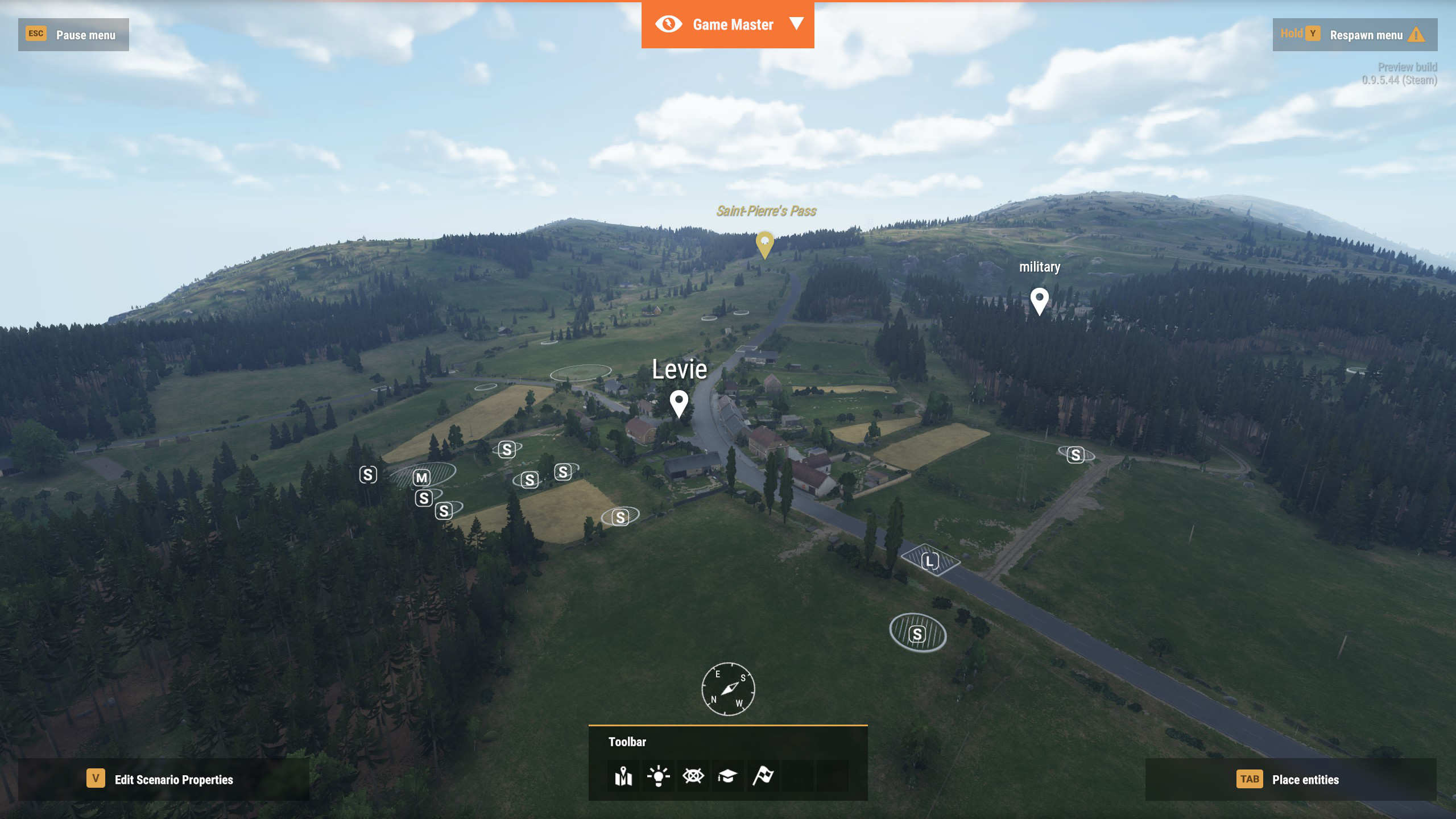The width and height of the screenshot is (1456, 819).
Task: Open the Respawn menu
Action: 1355,35
